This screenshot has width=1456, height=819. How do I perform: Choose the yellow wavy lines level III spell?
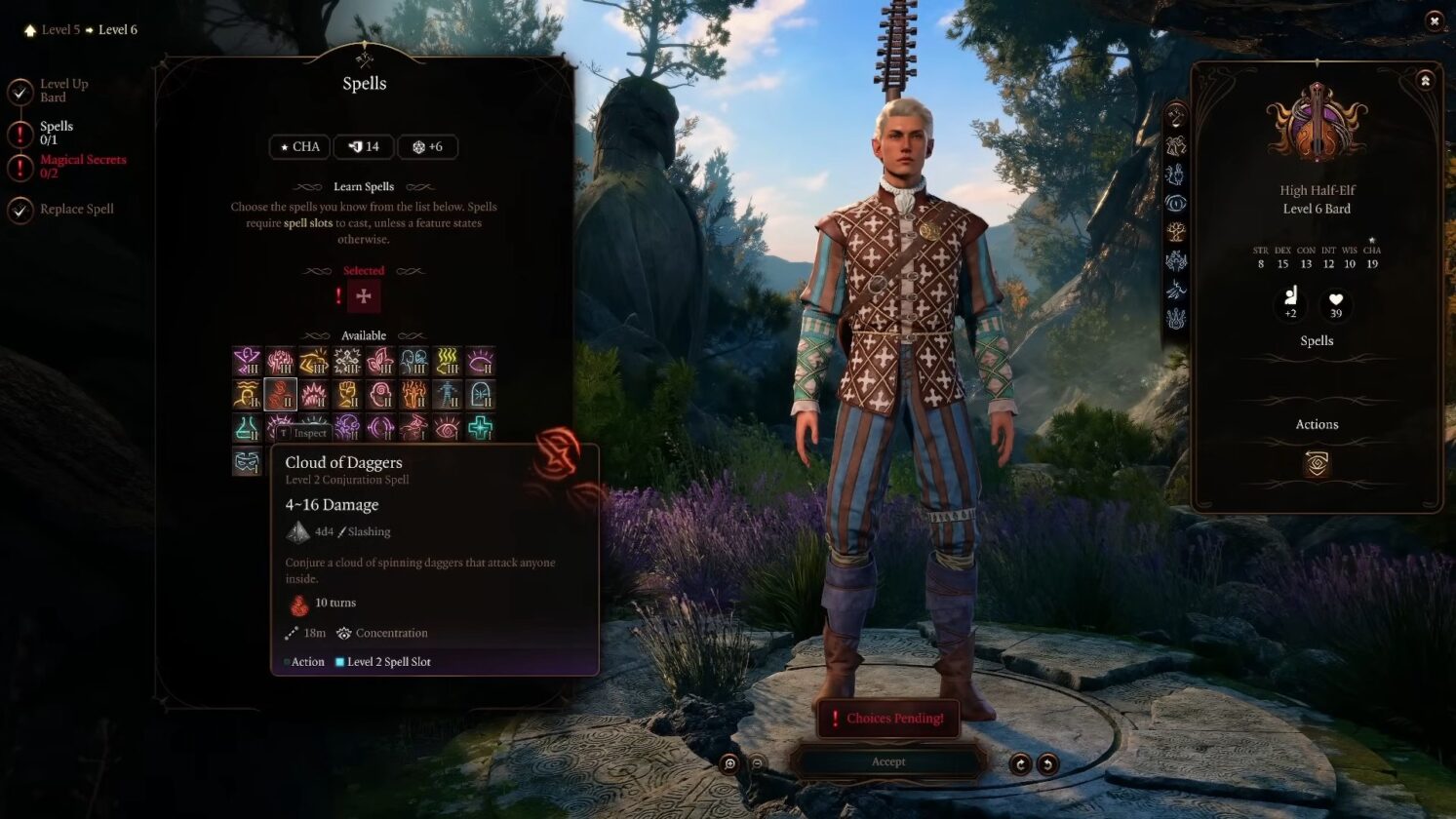[447, 362]
